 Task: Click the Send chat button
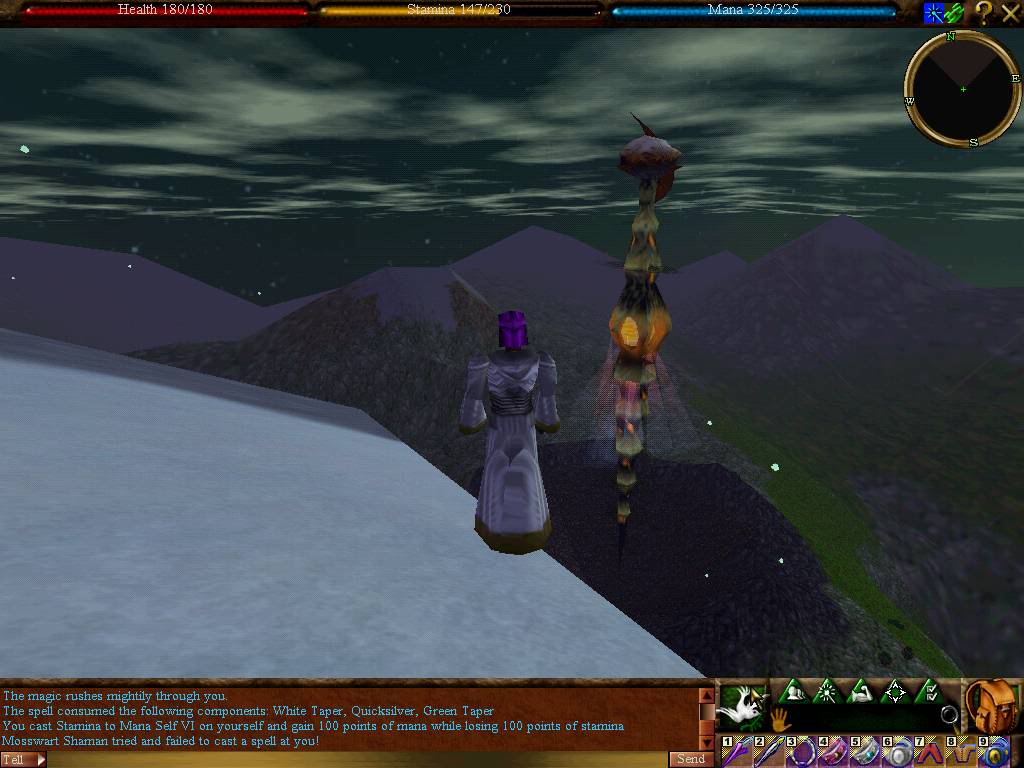691,759
